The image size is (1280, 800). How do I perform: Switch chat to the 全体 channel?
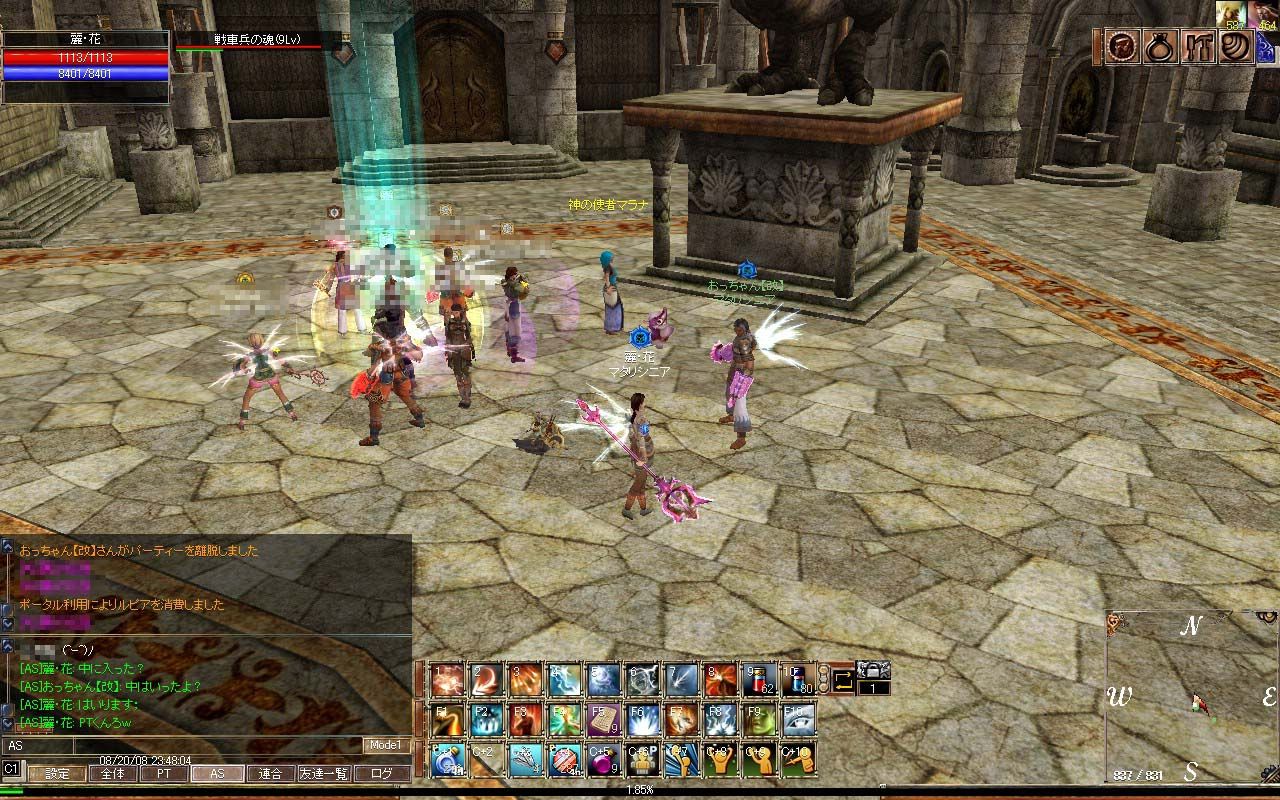point(112,773)
